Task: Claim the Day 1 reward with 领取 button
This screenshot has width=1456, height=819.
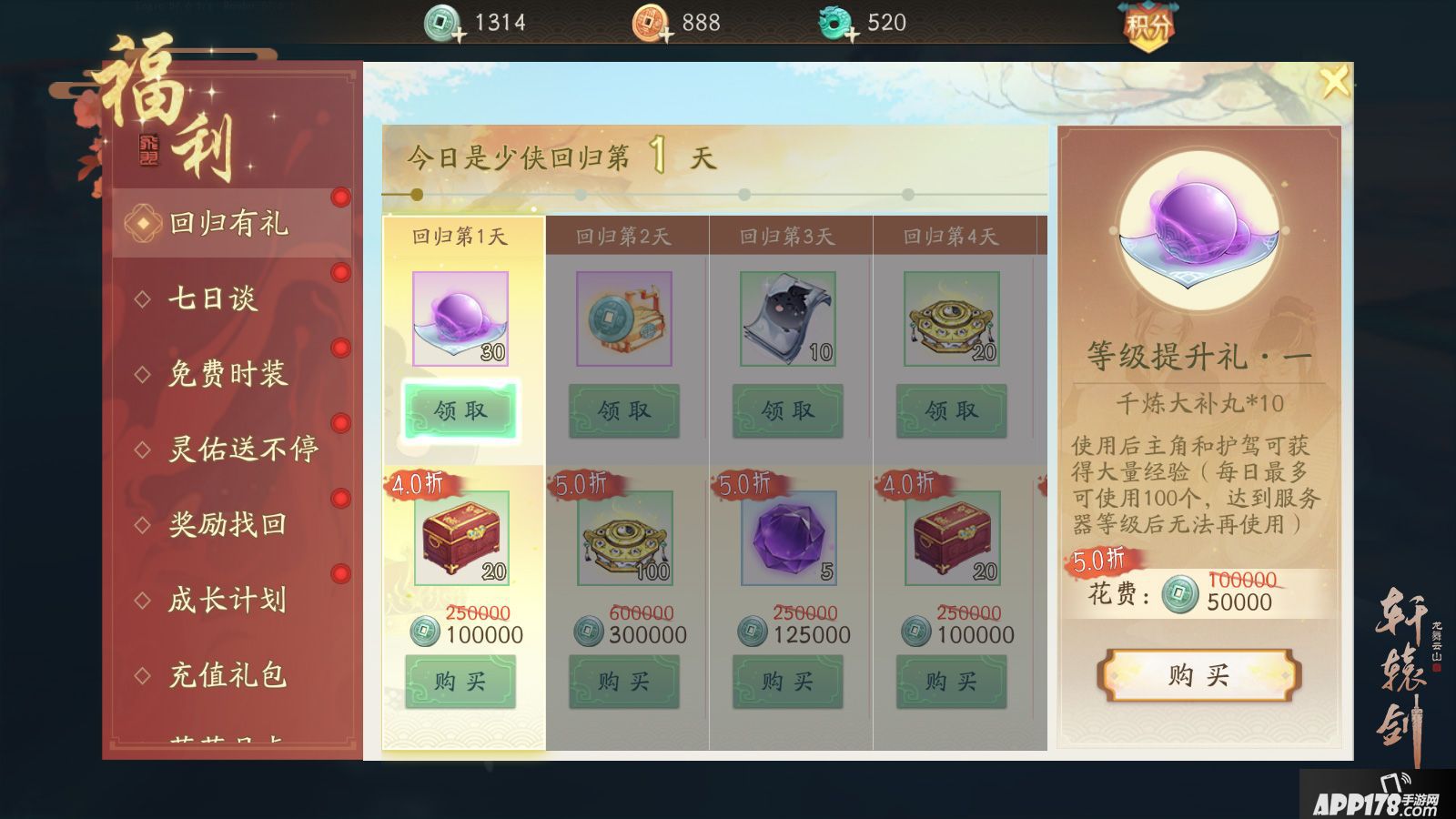Action: click(x=460, y=410)
